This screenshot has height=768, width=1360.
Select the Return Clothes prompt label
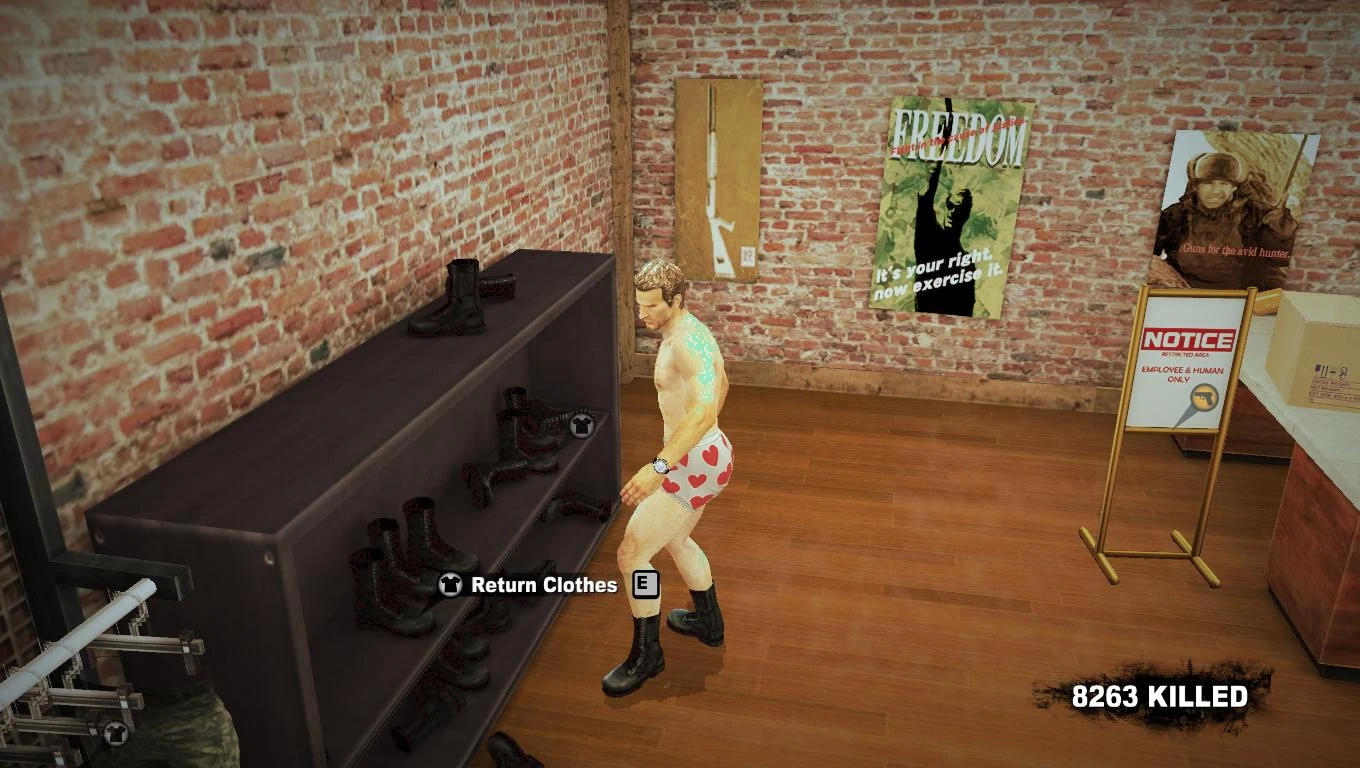point(544,585)
